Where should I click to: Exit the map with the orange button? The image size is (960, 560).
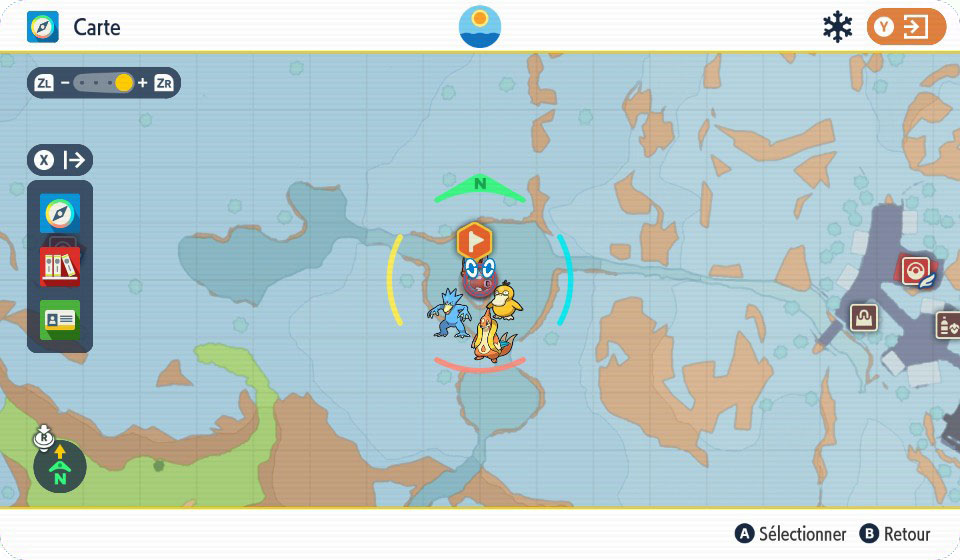pyautogui.click(x=905, y=27)
